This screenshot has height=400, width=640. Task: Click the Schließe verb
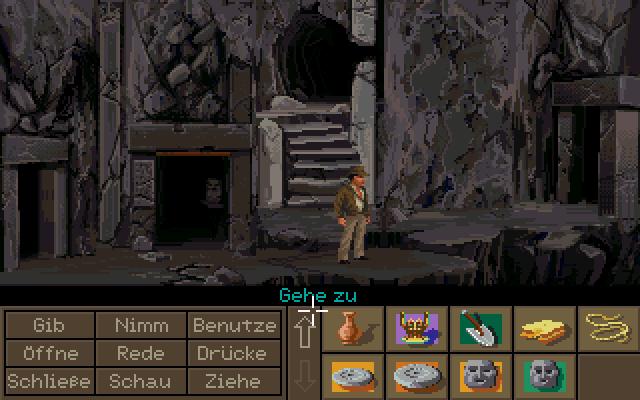tap(49, 381)
